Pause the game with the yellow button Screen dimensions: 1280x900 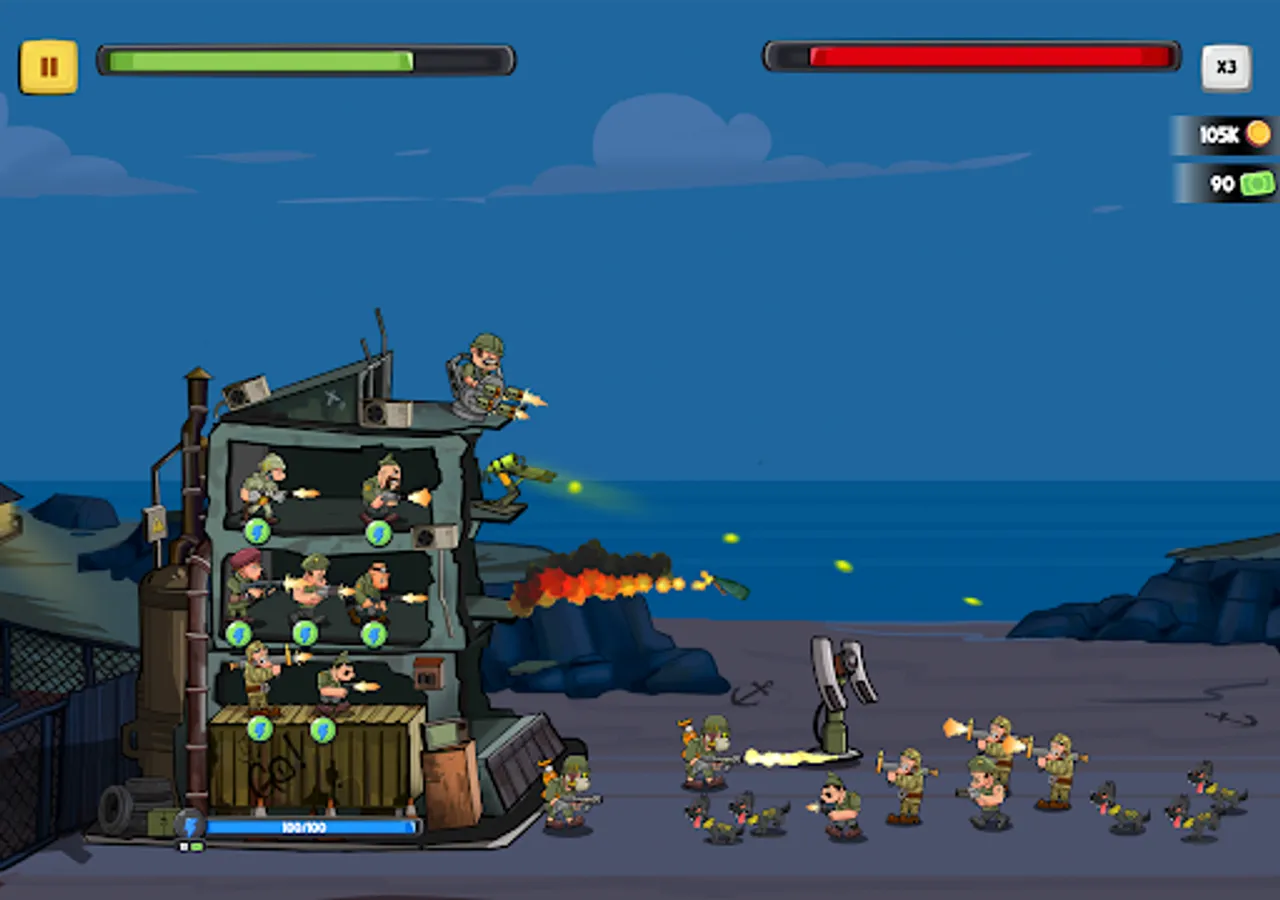48,67
